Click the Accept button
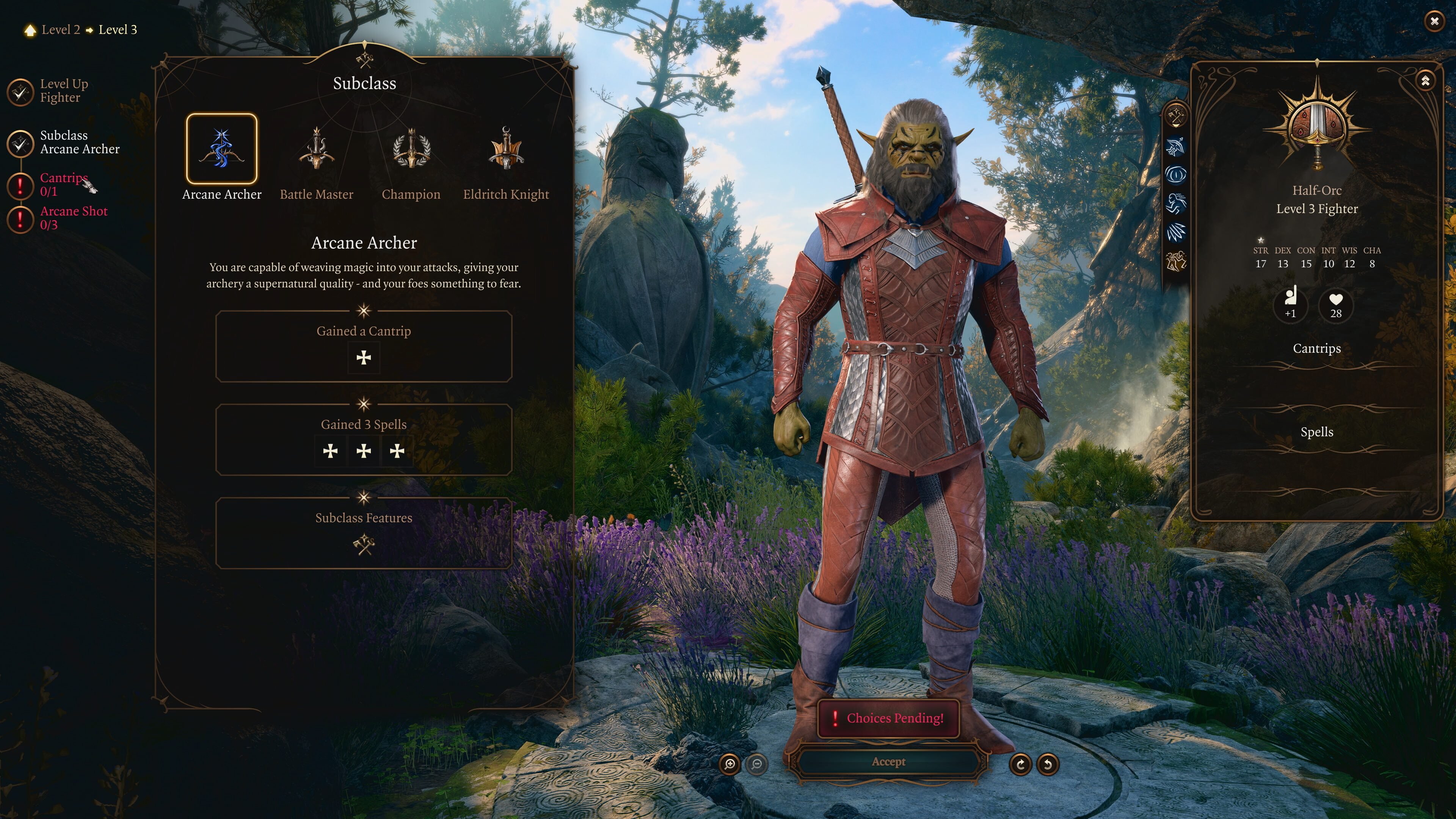The image size is (1456, 819). point(888,762)
